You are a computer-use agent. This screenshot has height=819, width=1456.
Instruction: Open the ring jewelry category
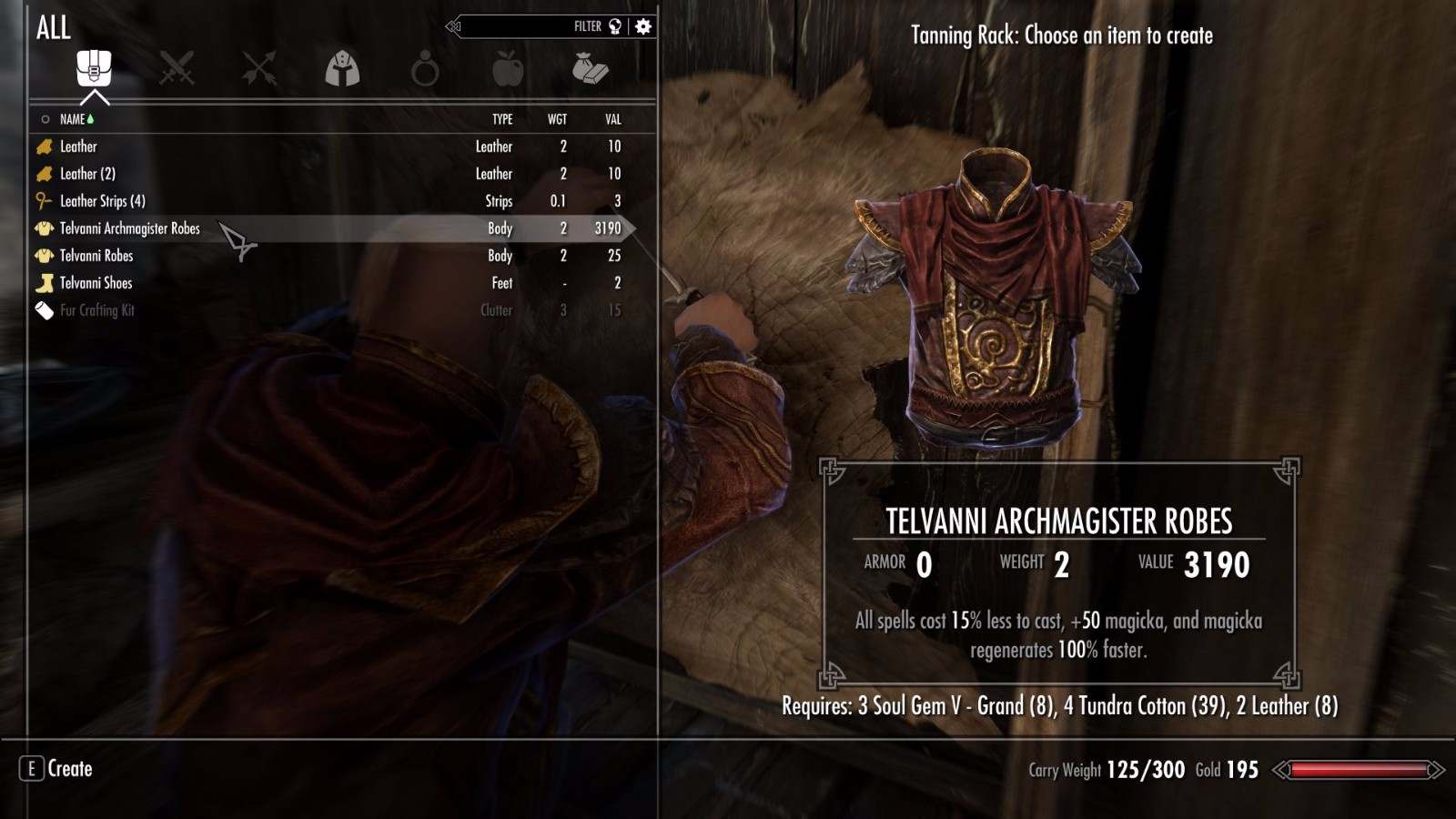click(425, 69)
